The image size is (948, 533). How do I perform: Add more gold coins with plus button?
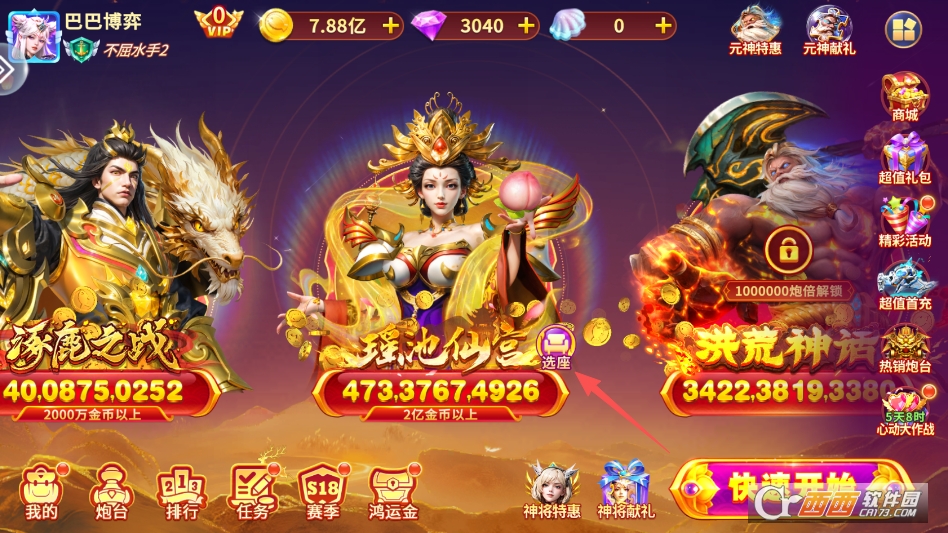390,26
